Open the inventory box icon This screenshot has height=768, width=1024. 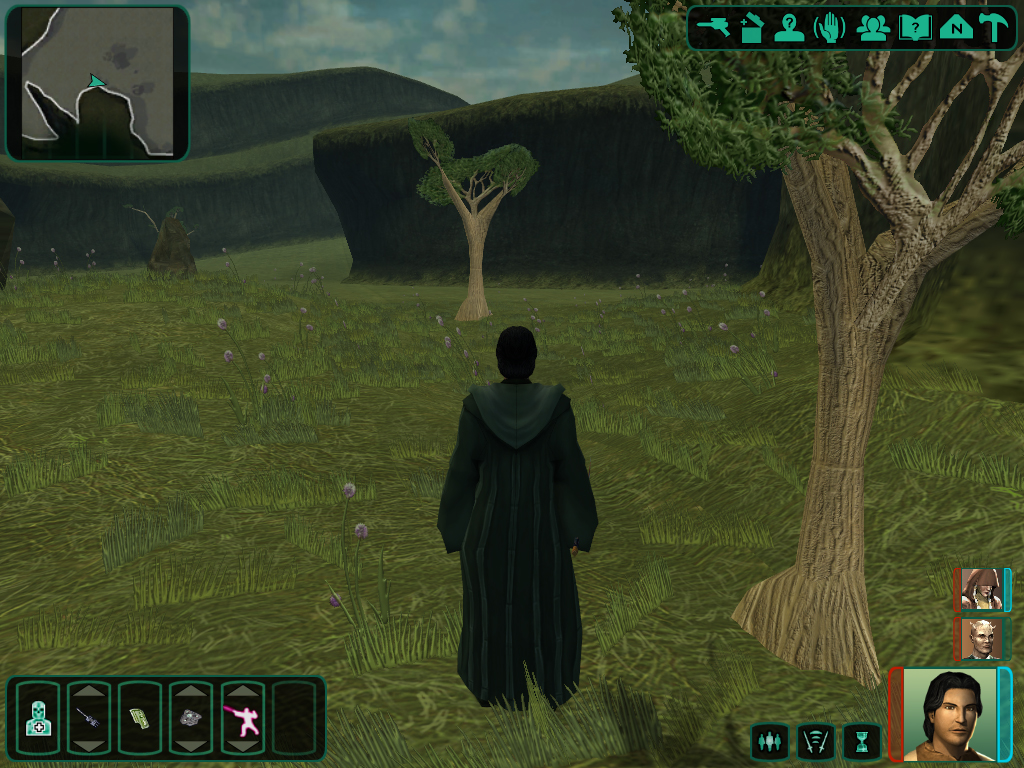click(751, 27)
